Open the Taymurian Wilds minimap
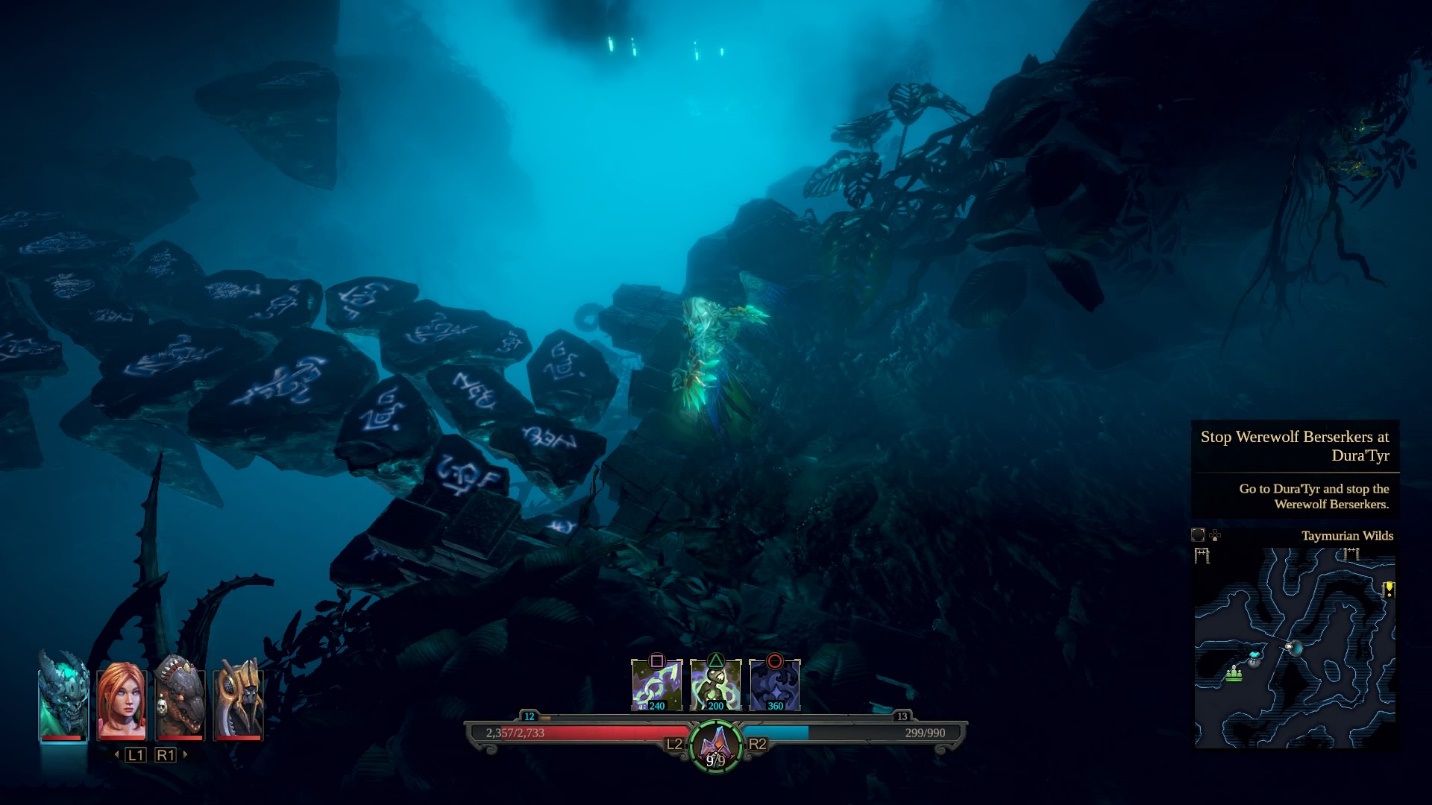The height and width of the screenshot is (805, 1432). tap(1294, 645)
